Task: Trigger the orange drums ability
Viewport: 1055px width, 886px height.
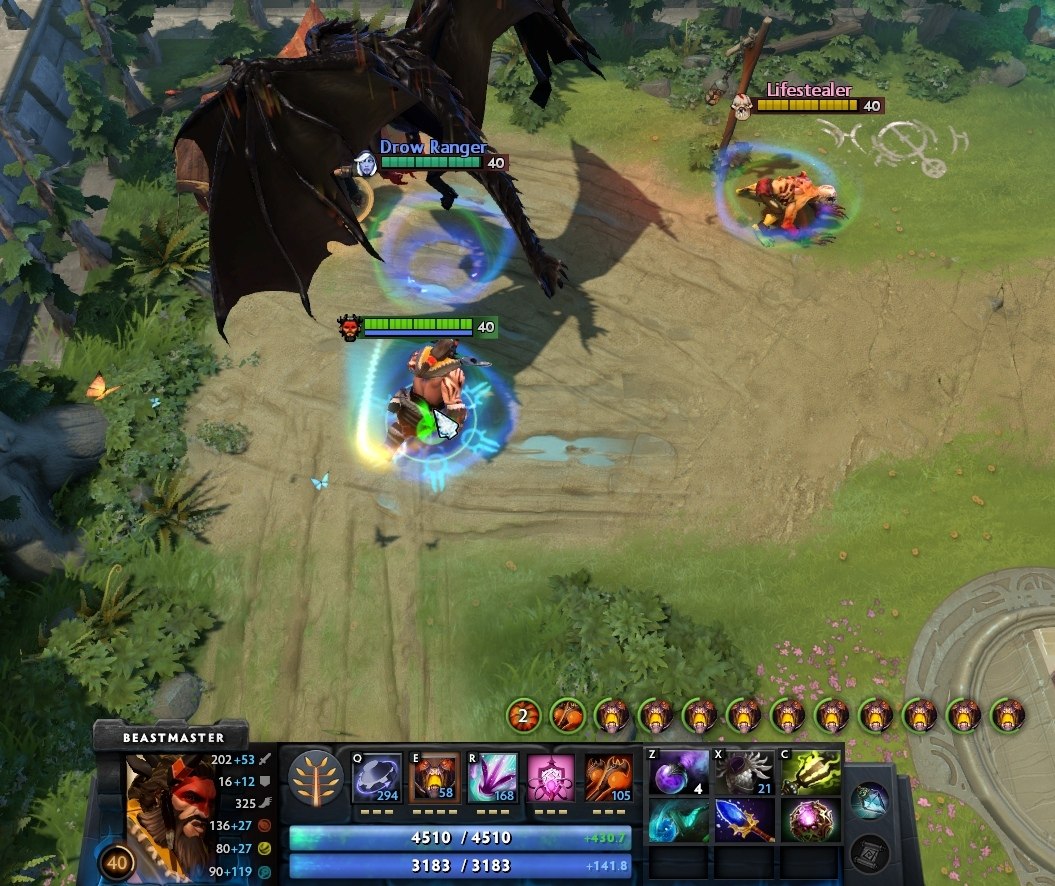Action: pos(609,778)
